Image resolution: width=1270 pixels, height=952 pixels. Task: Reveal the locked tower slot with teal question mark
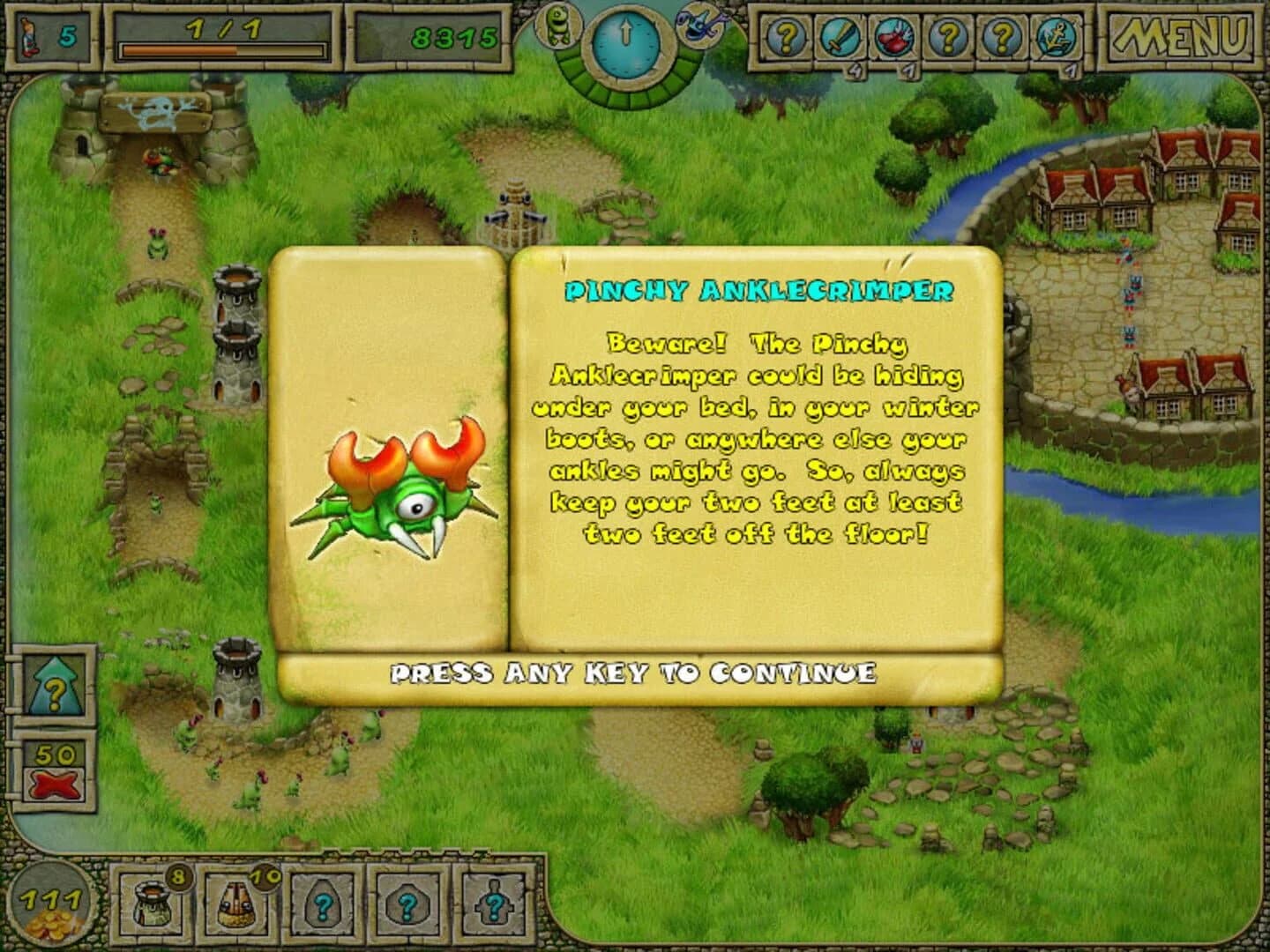[x=322, y=905]
